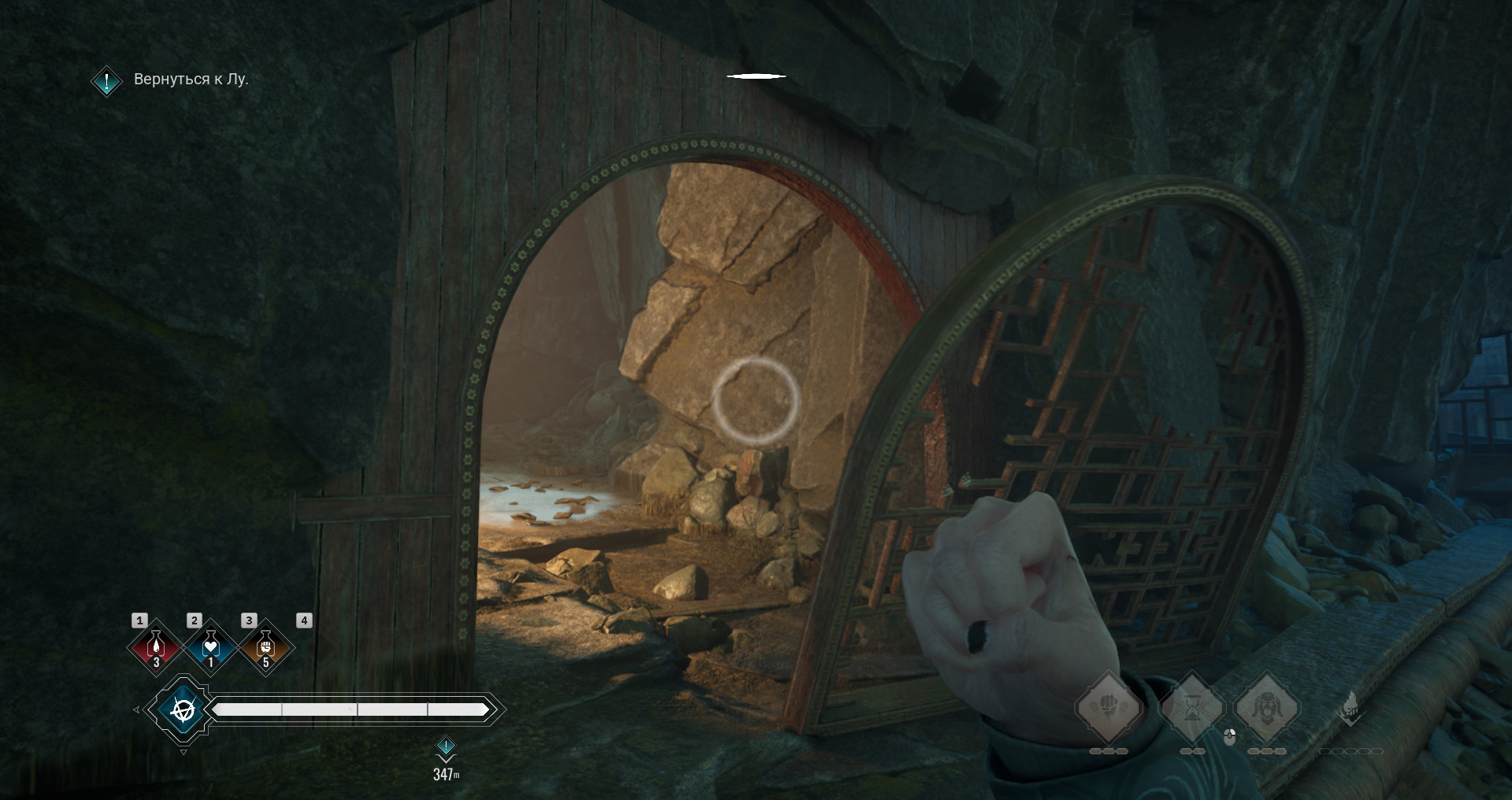Choose the orange fist potion slot
The image size is (1512, 800).
click(265, 647)
